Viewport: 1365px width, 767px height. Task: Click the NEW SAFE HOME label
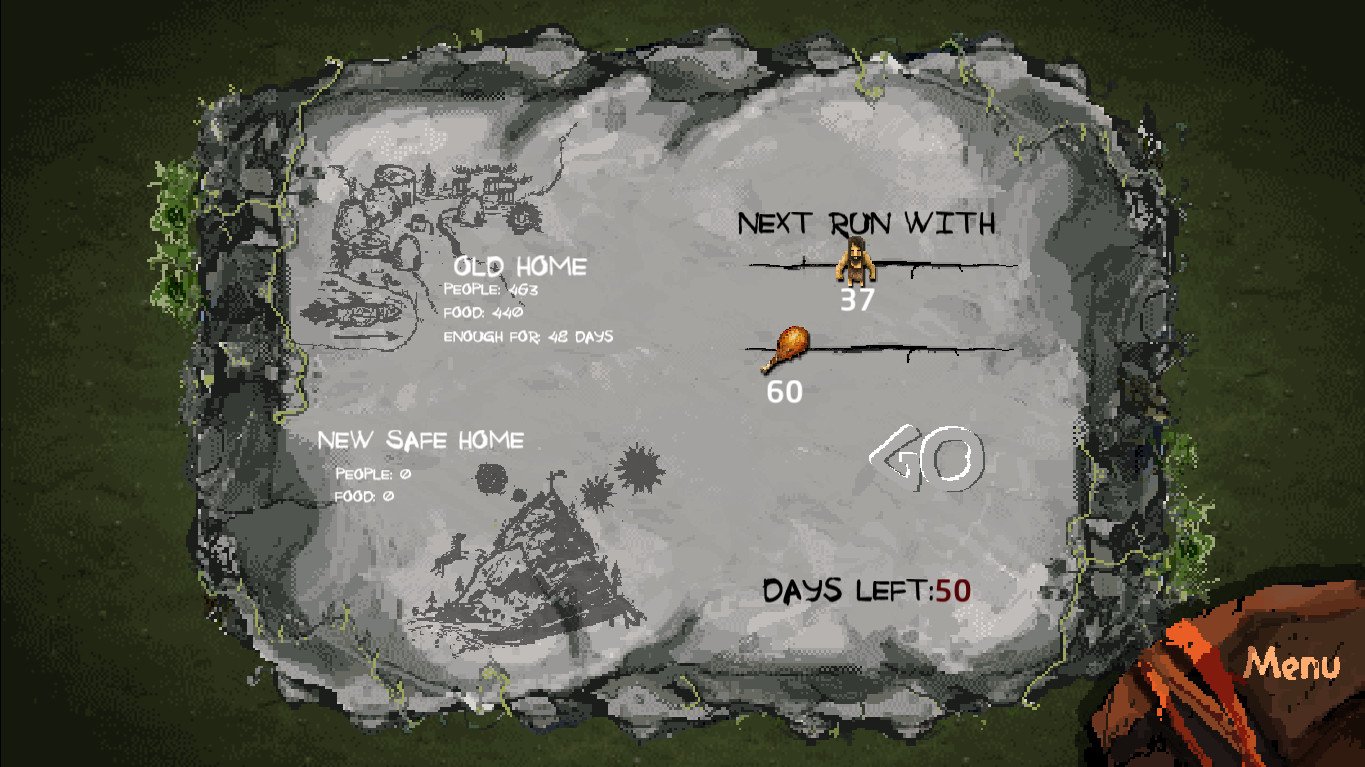(x=422, y=439)
